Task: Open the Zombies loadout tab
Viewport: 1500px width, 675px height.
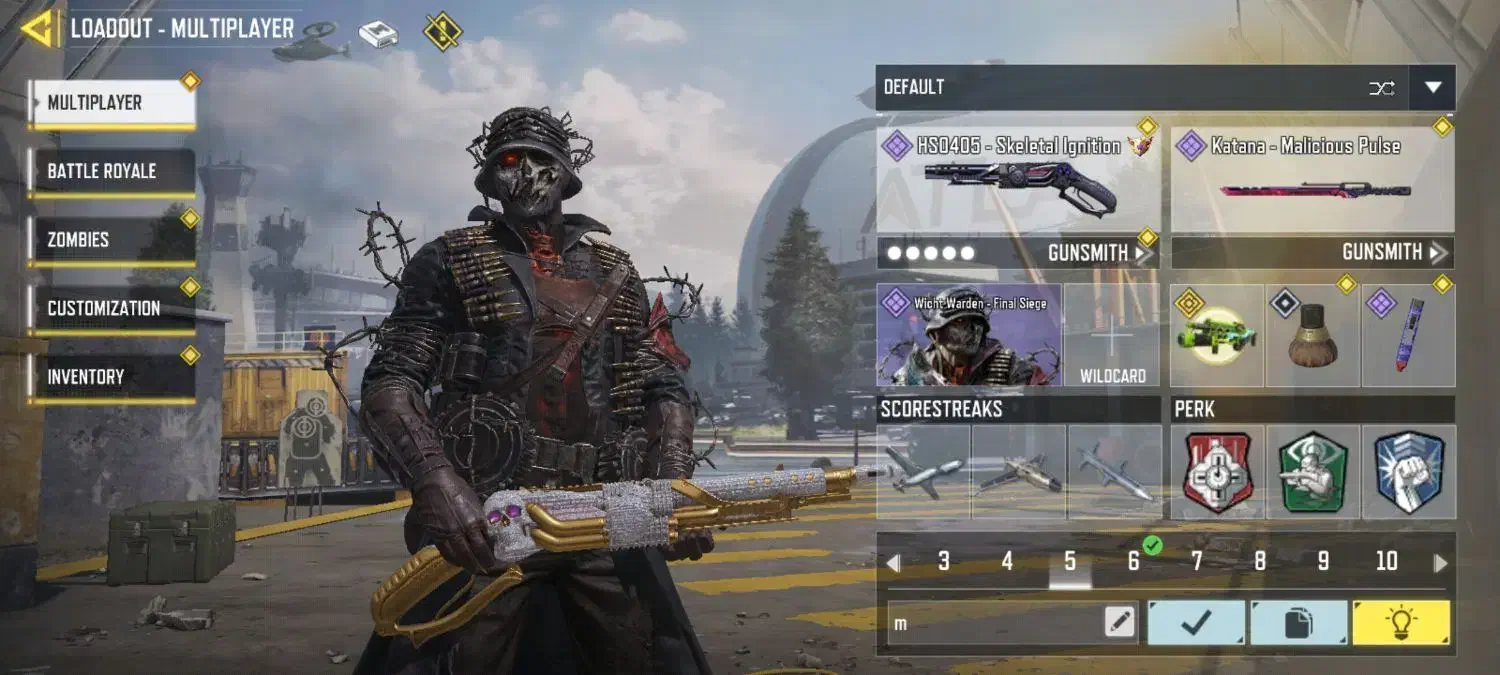Action: (x=112, y=240)
